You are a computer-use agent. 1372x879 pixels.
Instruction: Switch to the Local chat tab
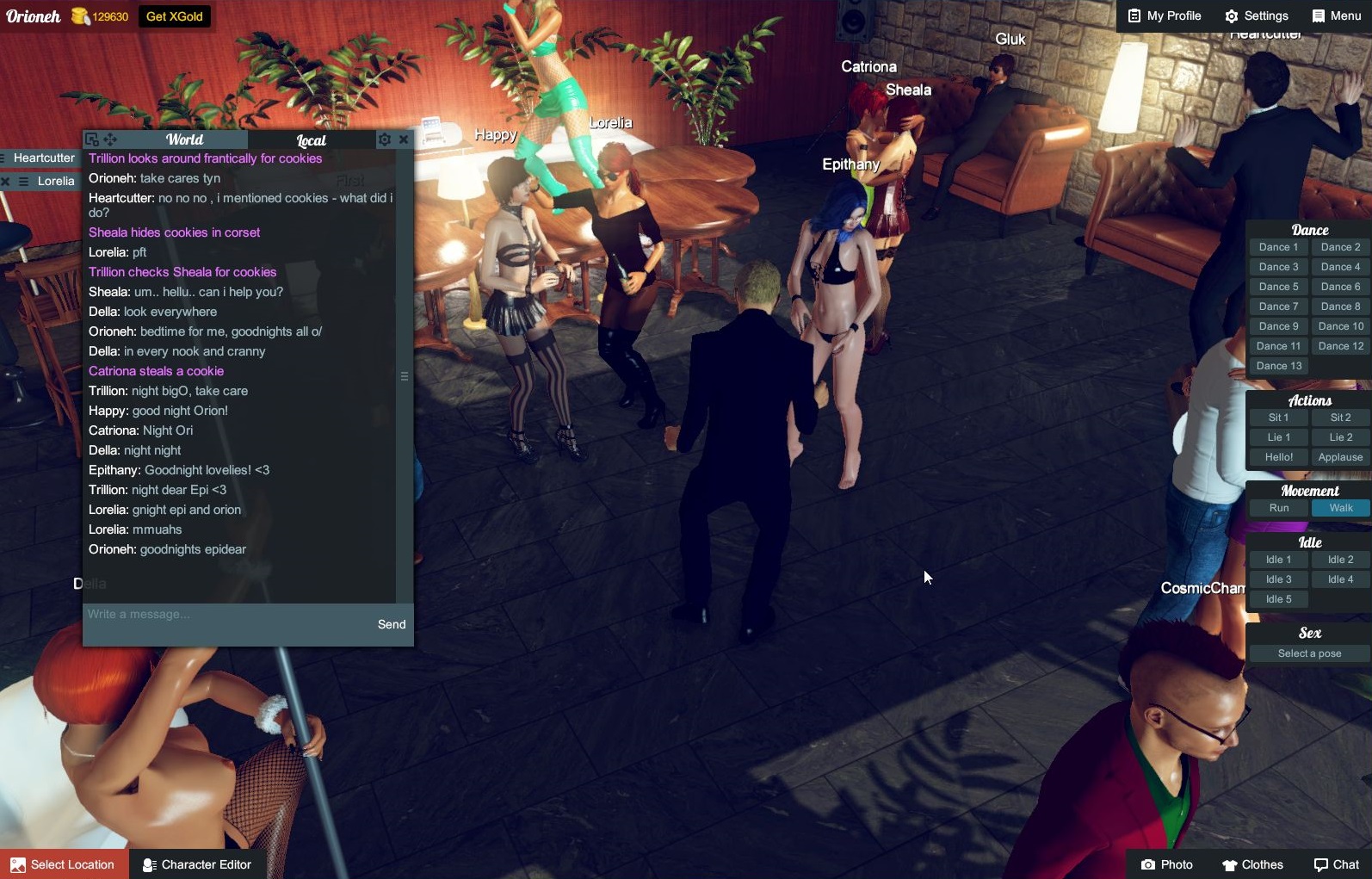311,140
